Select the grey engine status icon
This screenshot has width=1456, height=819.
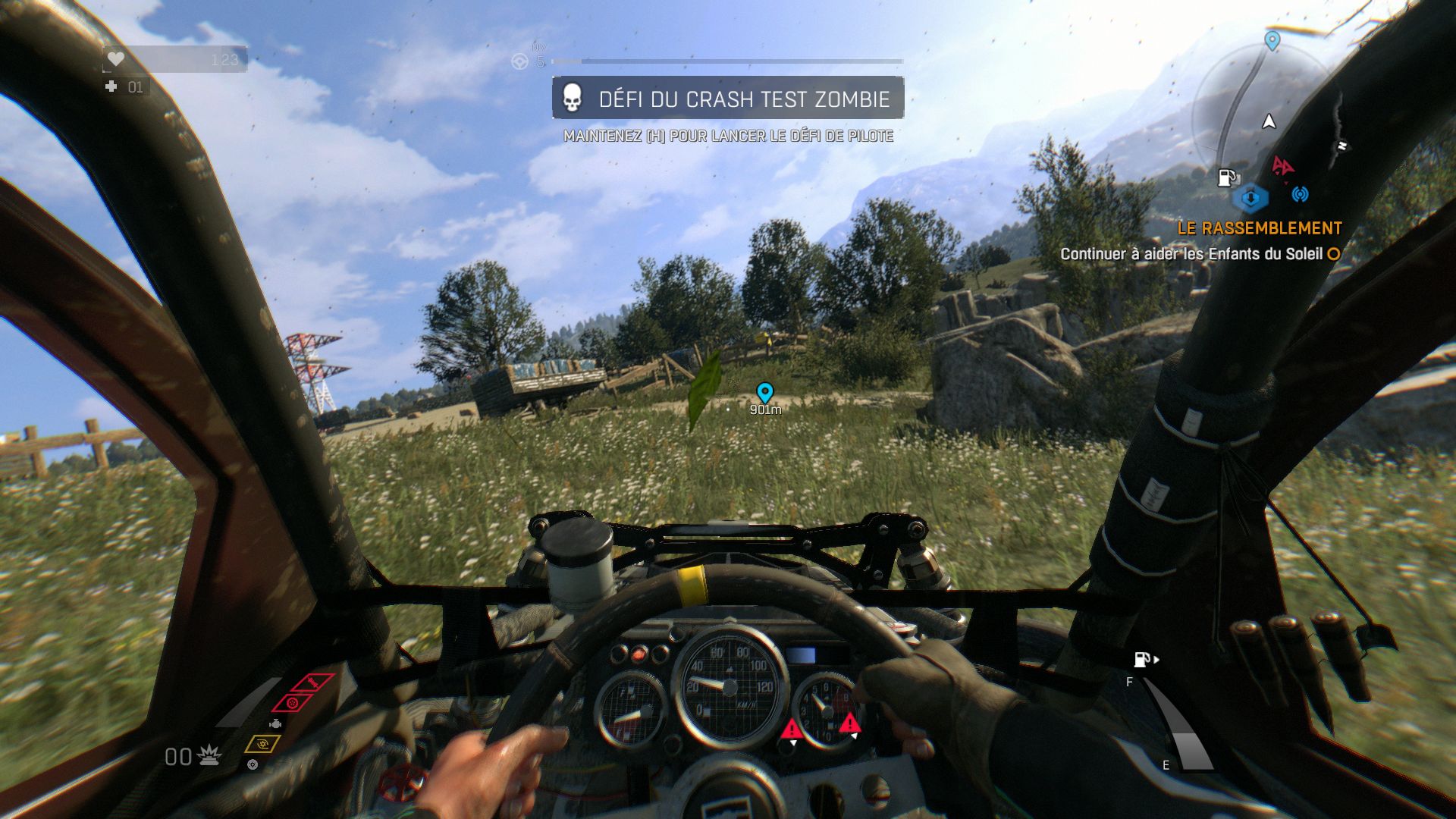275,724
